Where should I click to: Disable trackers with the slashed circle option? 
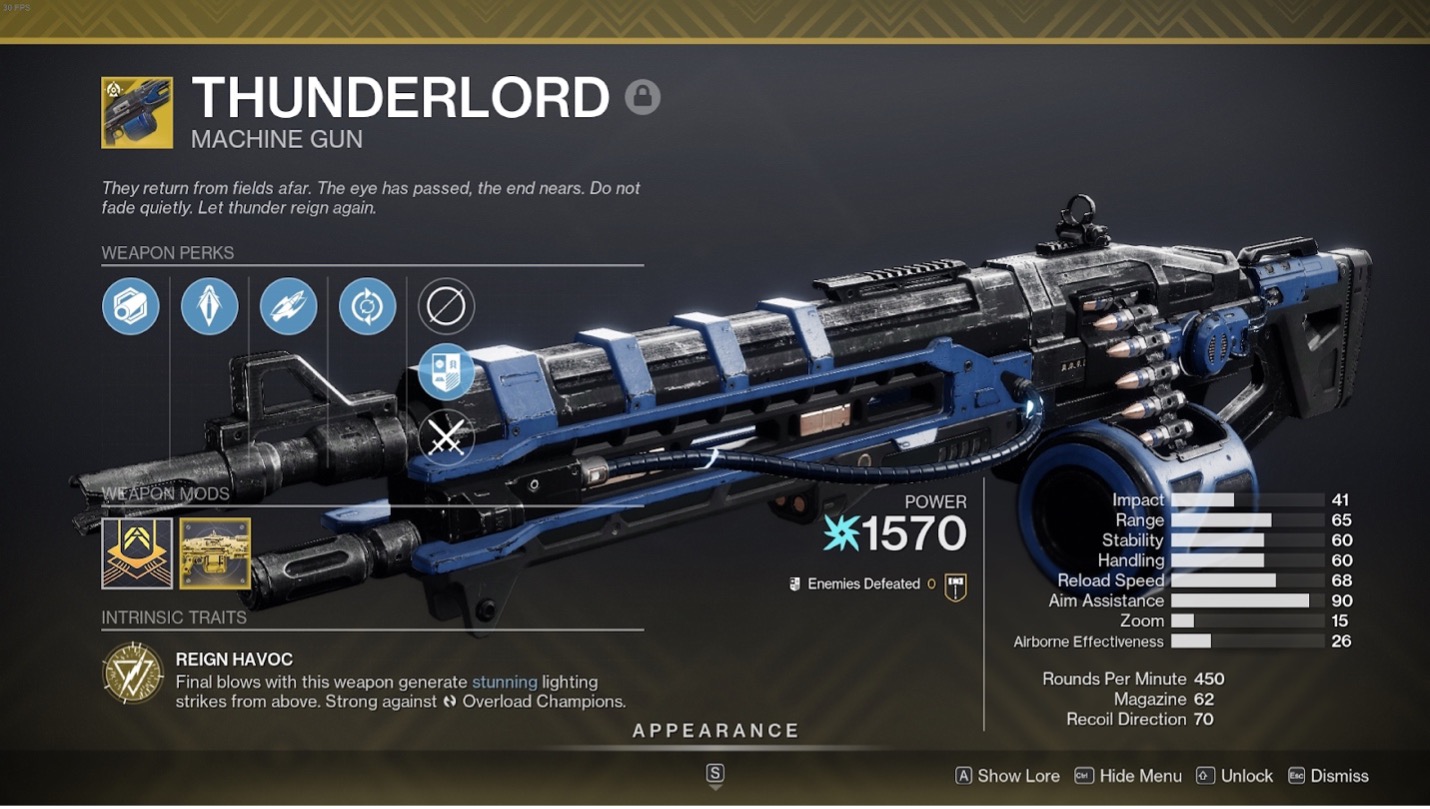[446, 306]
